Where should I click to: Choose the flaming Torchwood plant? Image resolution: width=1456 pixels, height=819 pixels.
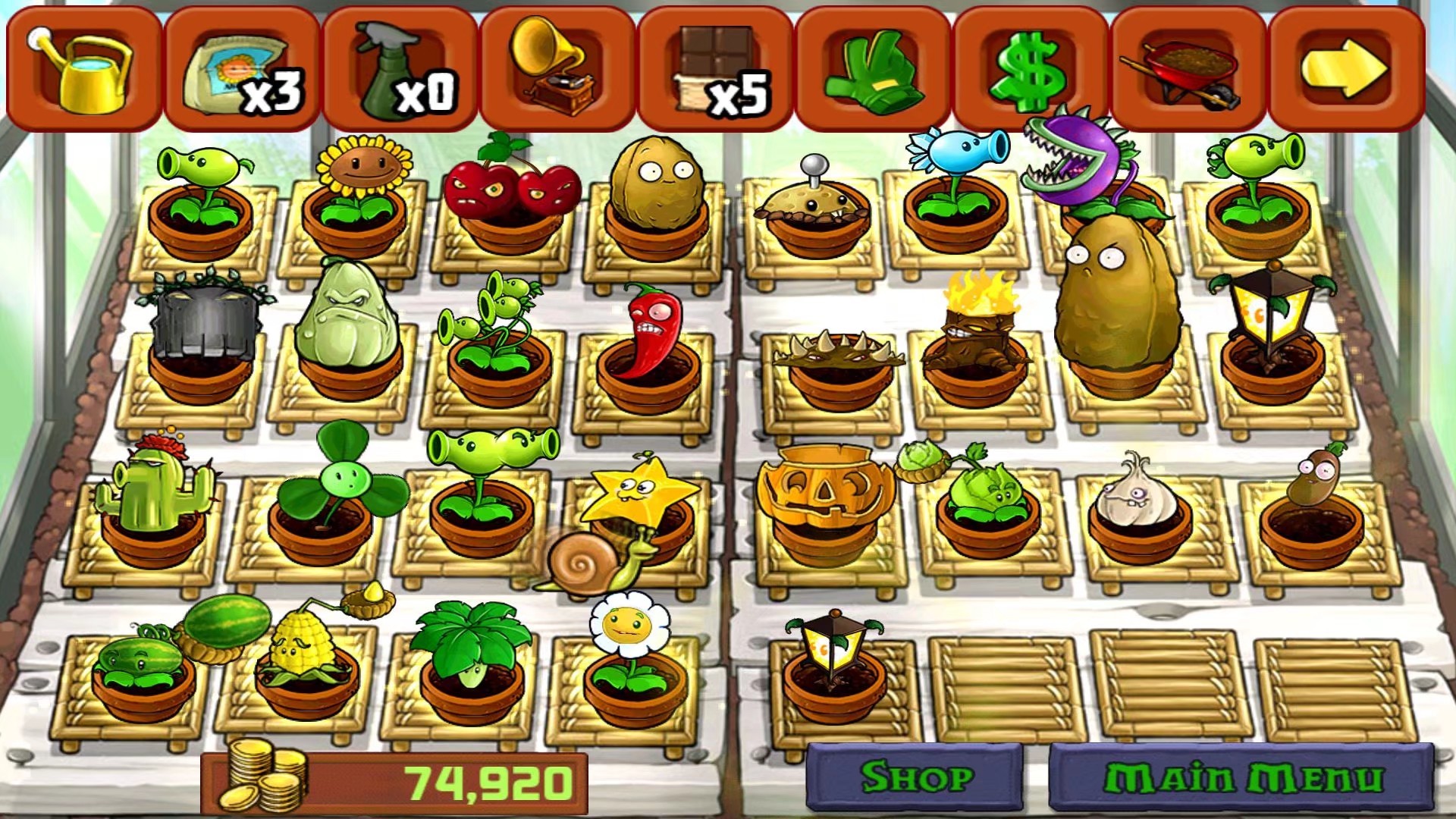pyautogui.click(x=977, y=334)
